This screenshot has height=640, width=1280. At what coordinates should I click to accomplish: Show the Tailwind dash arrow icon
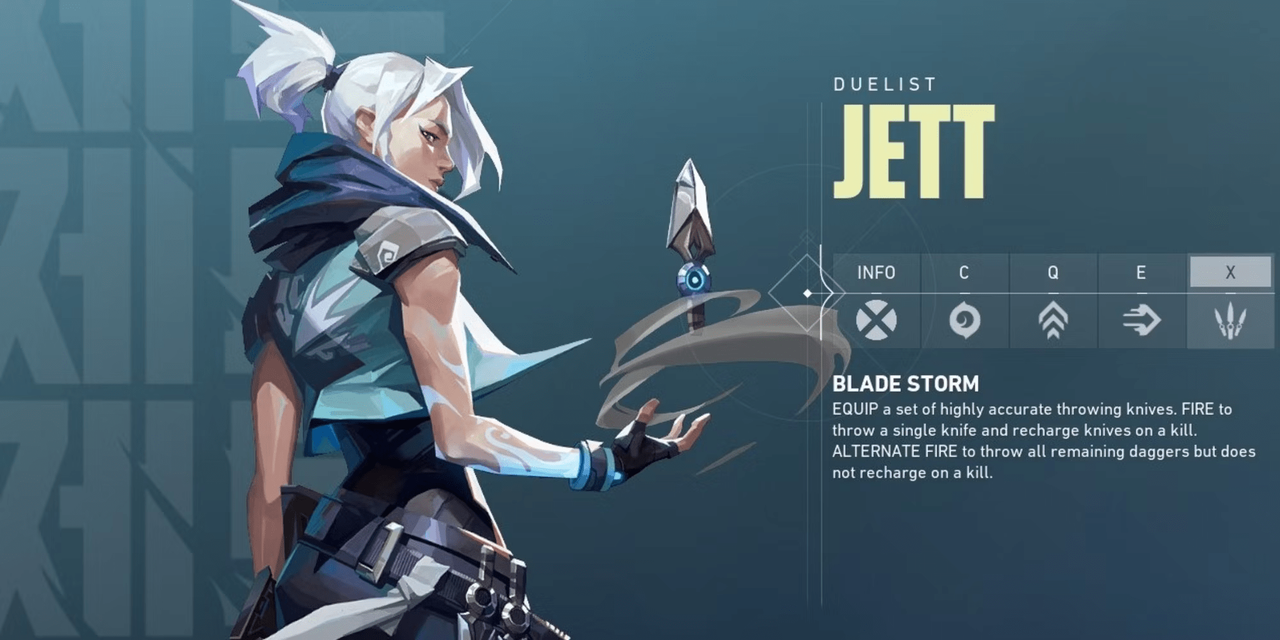[x=1142, y=321]
